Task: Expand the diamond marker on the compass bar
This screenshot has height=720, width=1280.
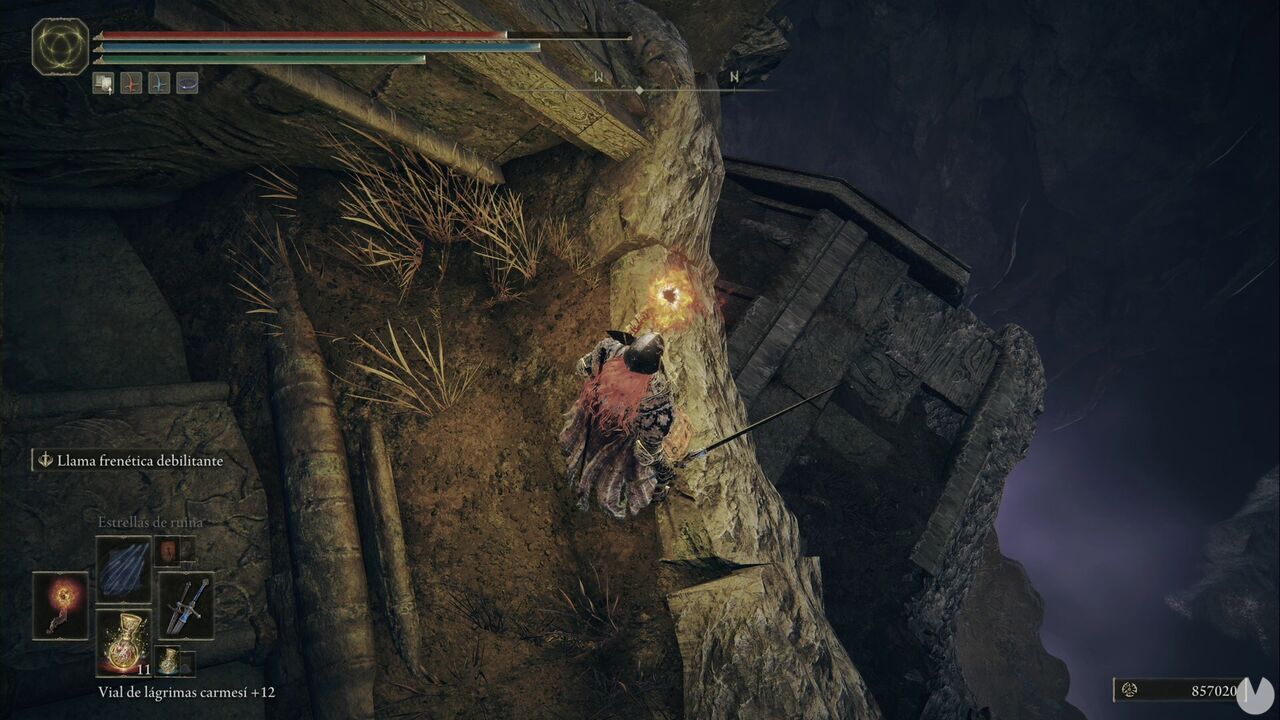Action: coord(638,88)
